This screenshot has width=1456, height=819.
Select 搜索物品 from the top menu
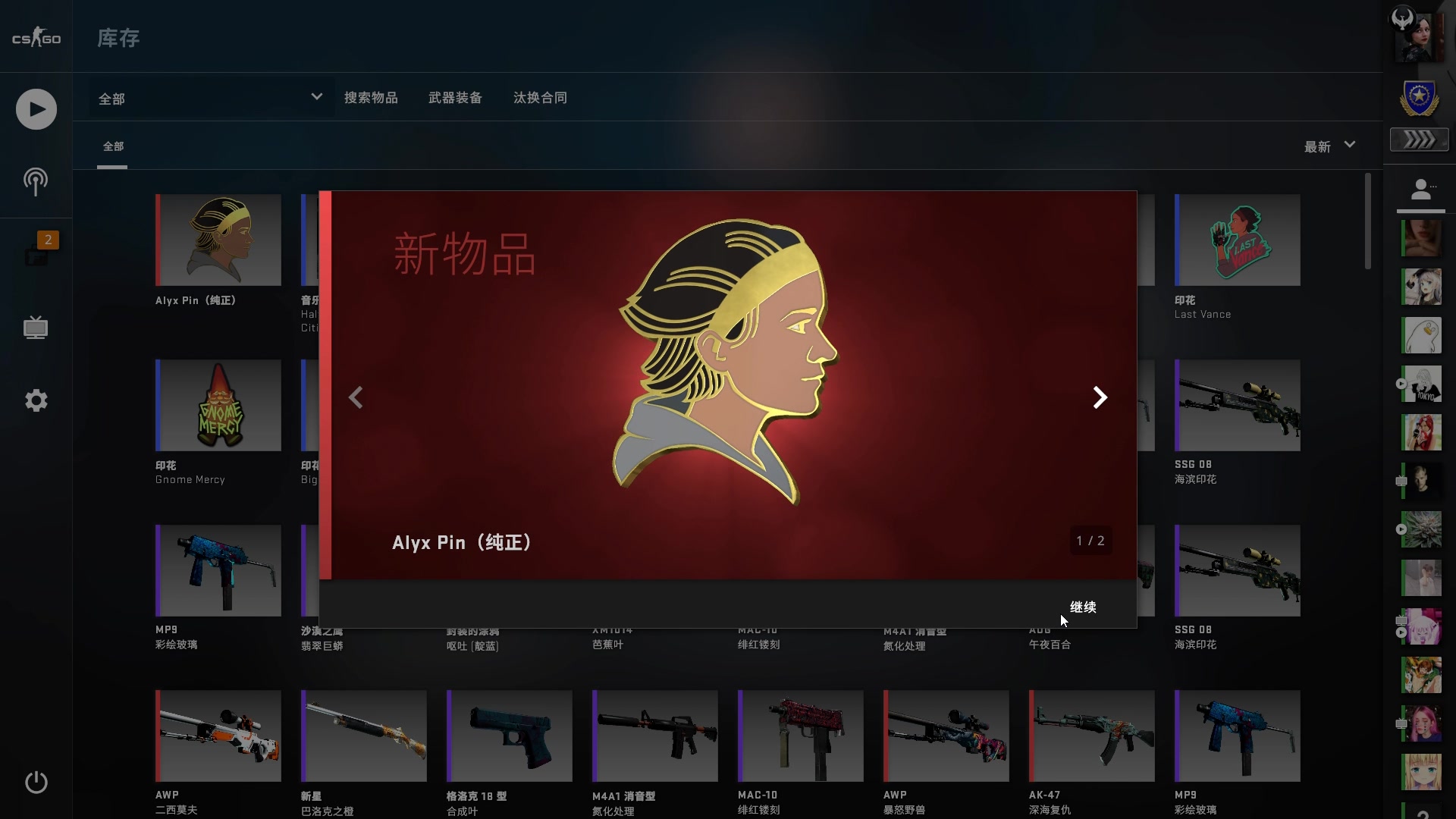coord(372,97)
